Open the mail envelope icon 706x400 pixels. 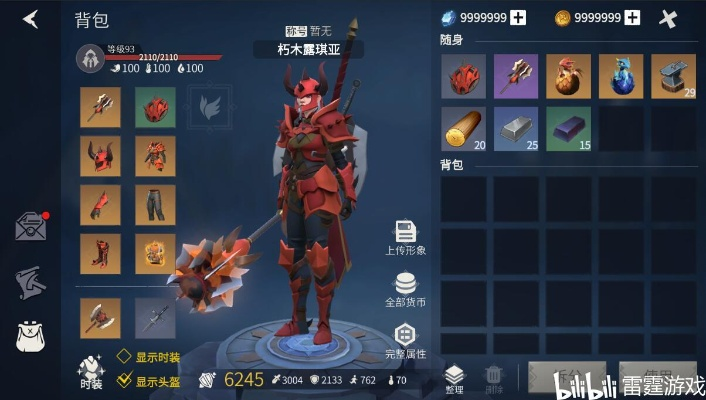(31, 226)
